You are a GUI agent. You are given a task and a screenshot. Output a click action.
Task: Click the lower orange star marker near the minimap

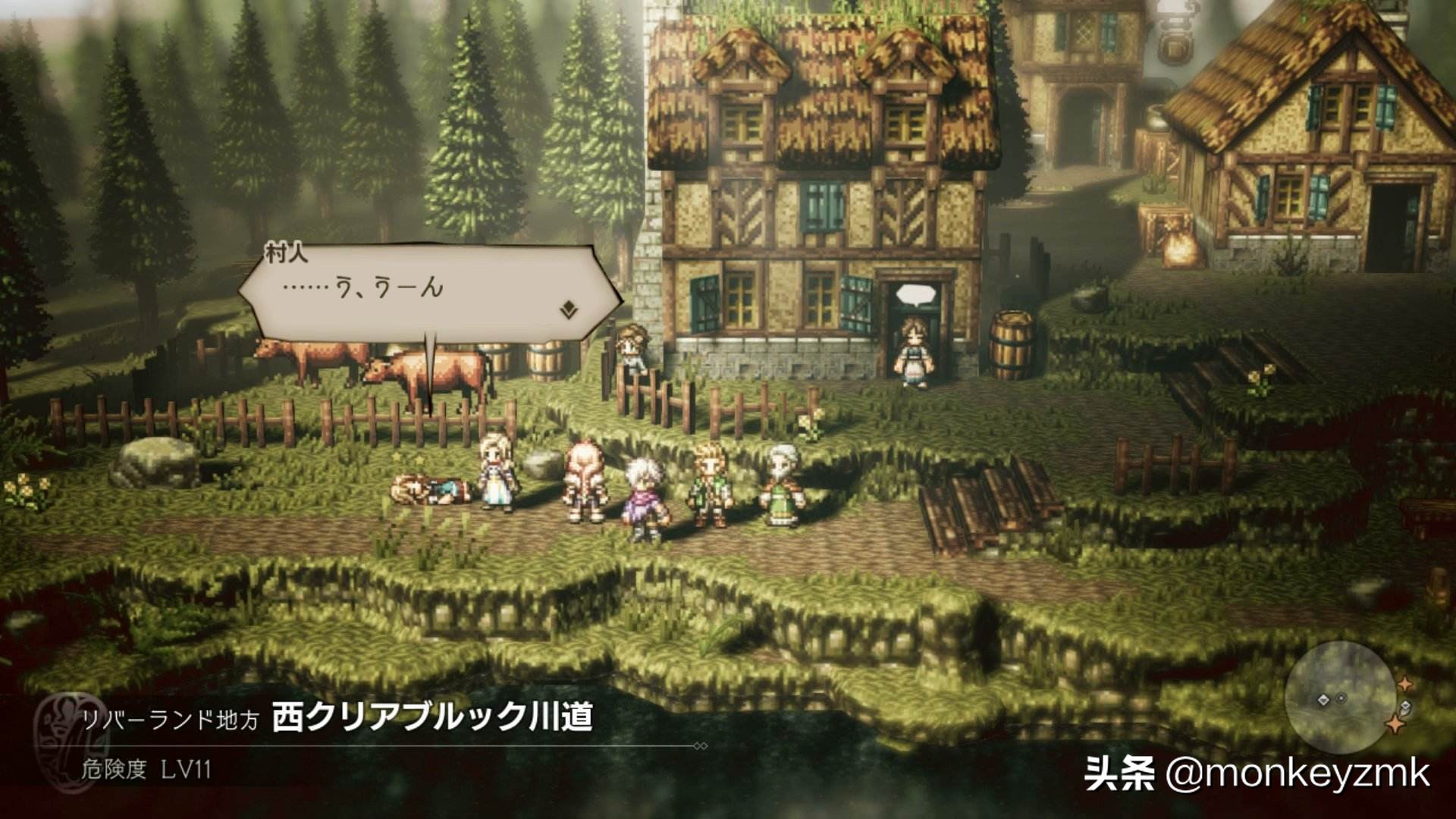(x=1395, y=725)
